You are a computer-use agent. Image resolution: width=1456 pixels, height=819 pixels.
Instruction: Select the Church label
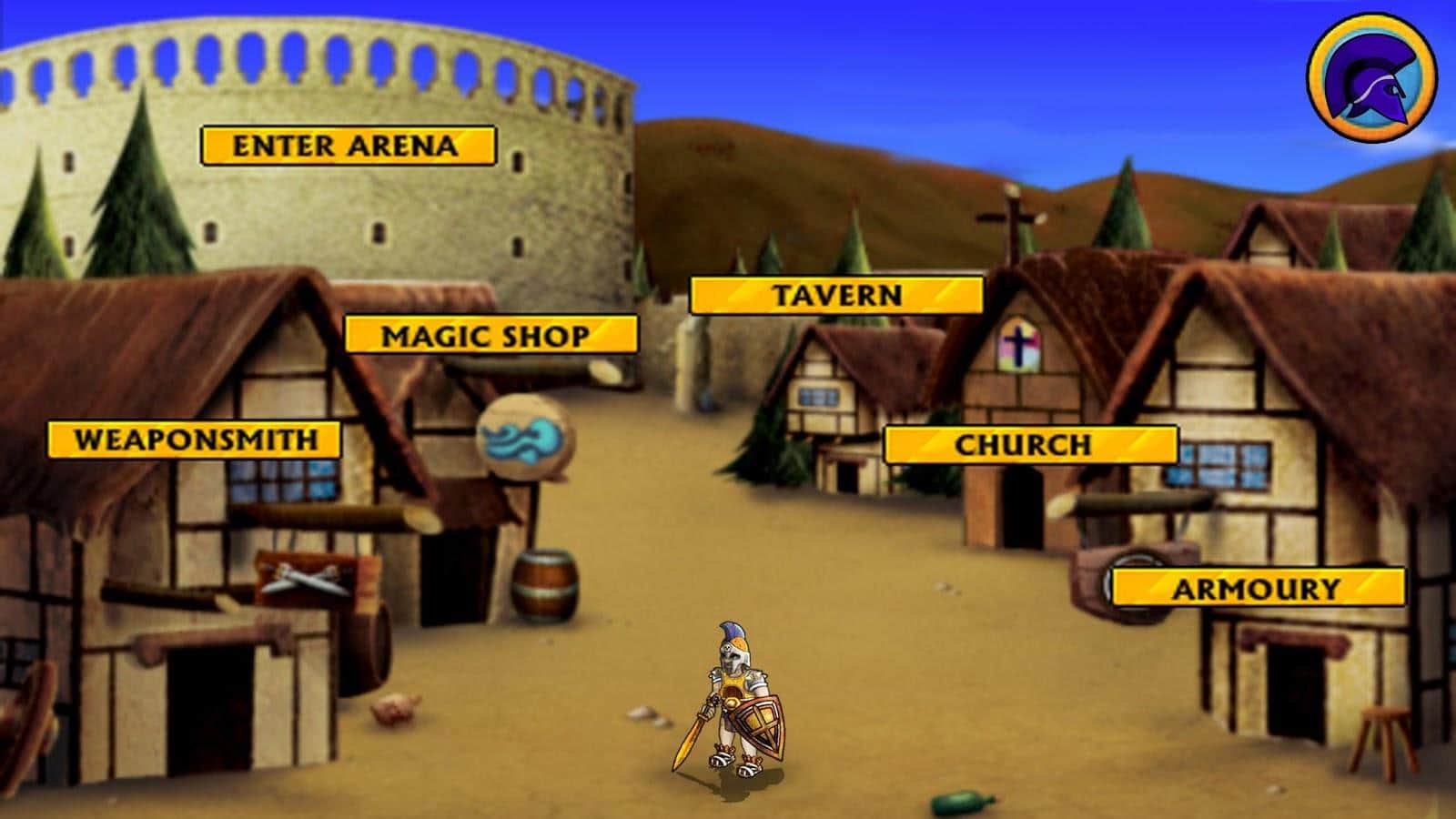[1031, 445]
